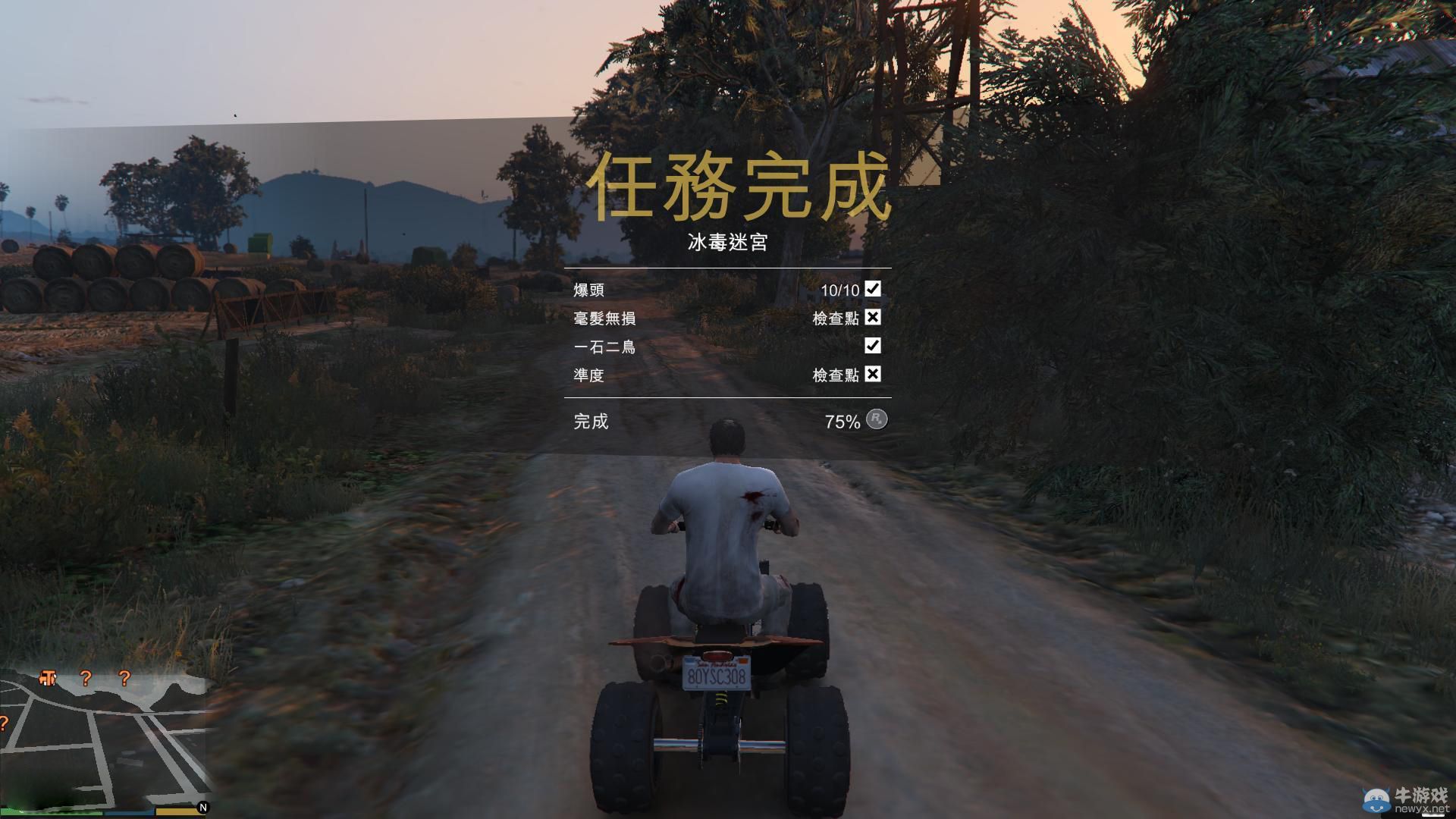The image size is (1456, 819).
Task: Click the X box next to 毫髮無損
Action: coord(874,317)
